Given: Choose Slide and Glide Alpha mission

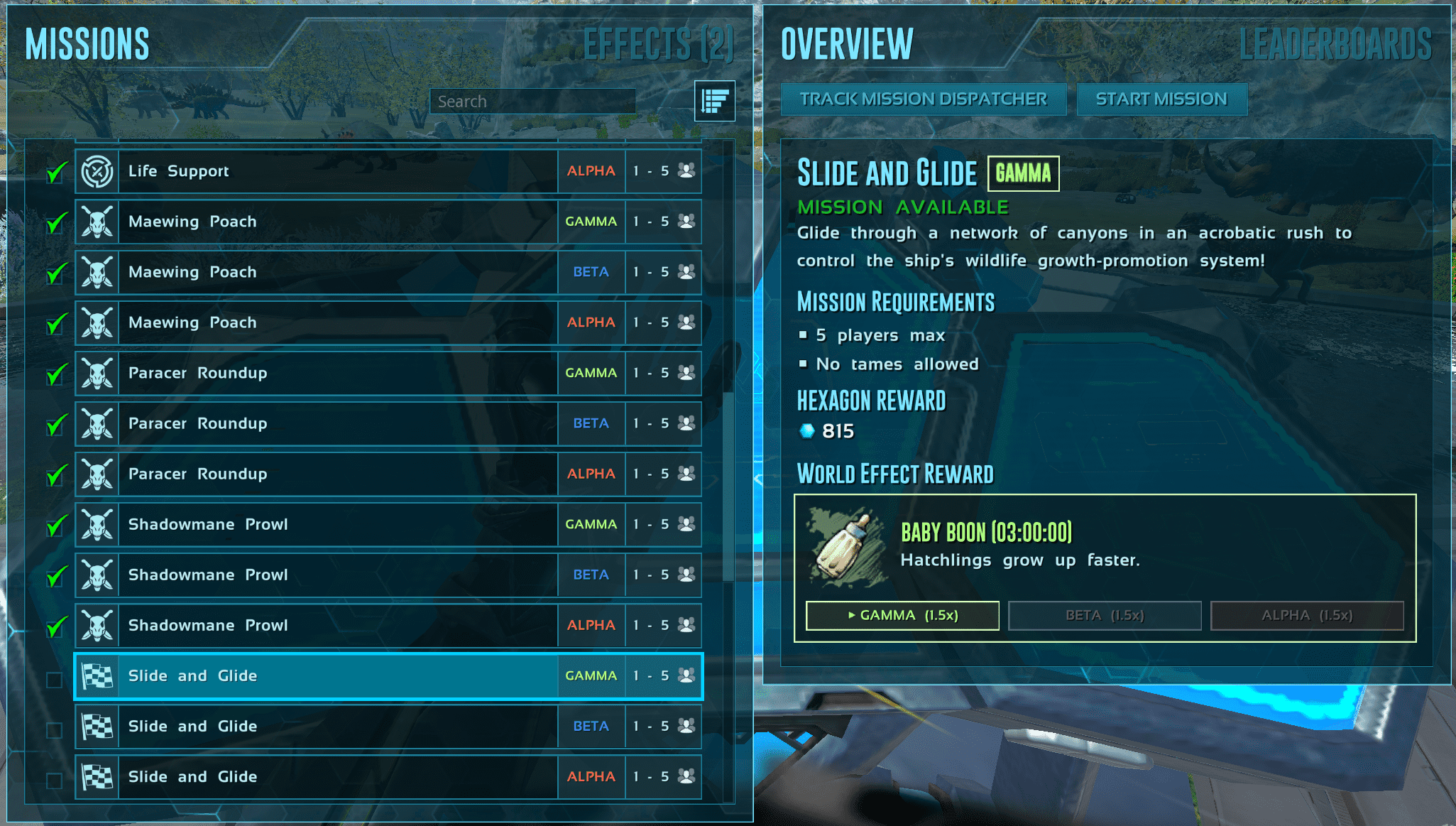Looking at the screenshot, I should coord(388,776).
